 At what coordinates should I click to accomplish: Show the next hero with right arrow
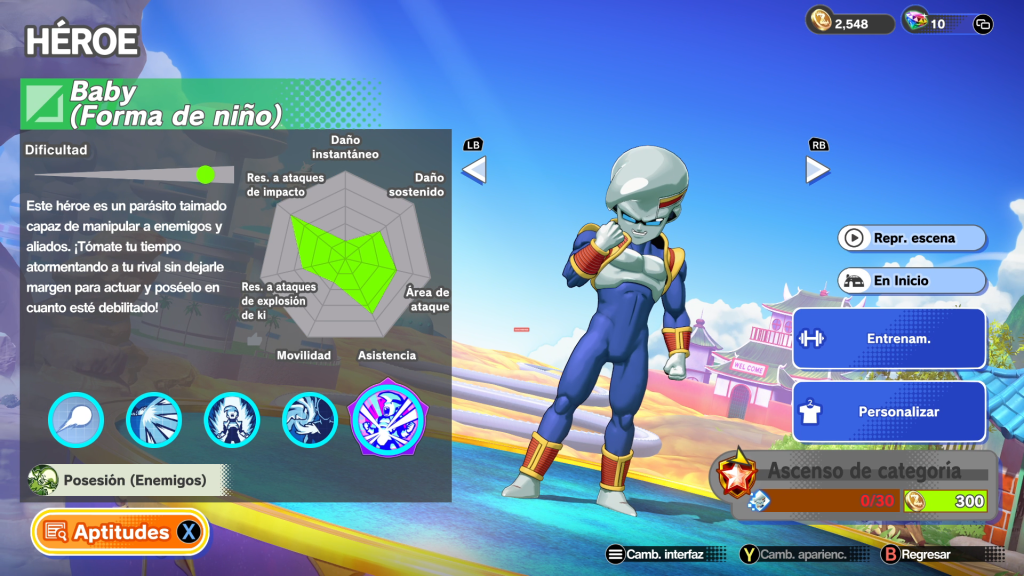[x=817, y=170]
